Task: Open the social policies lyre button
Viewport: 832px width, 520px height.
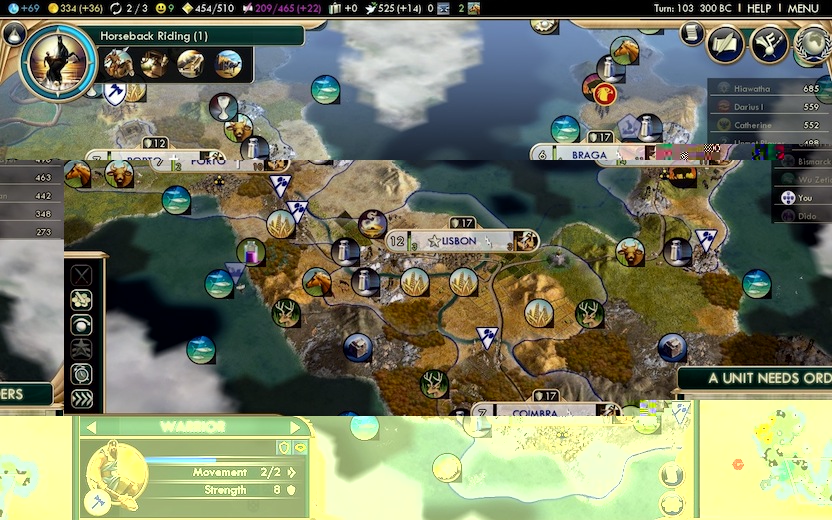Action: click(769, 43)
